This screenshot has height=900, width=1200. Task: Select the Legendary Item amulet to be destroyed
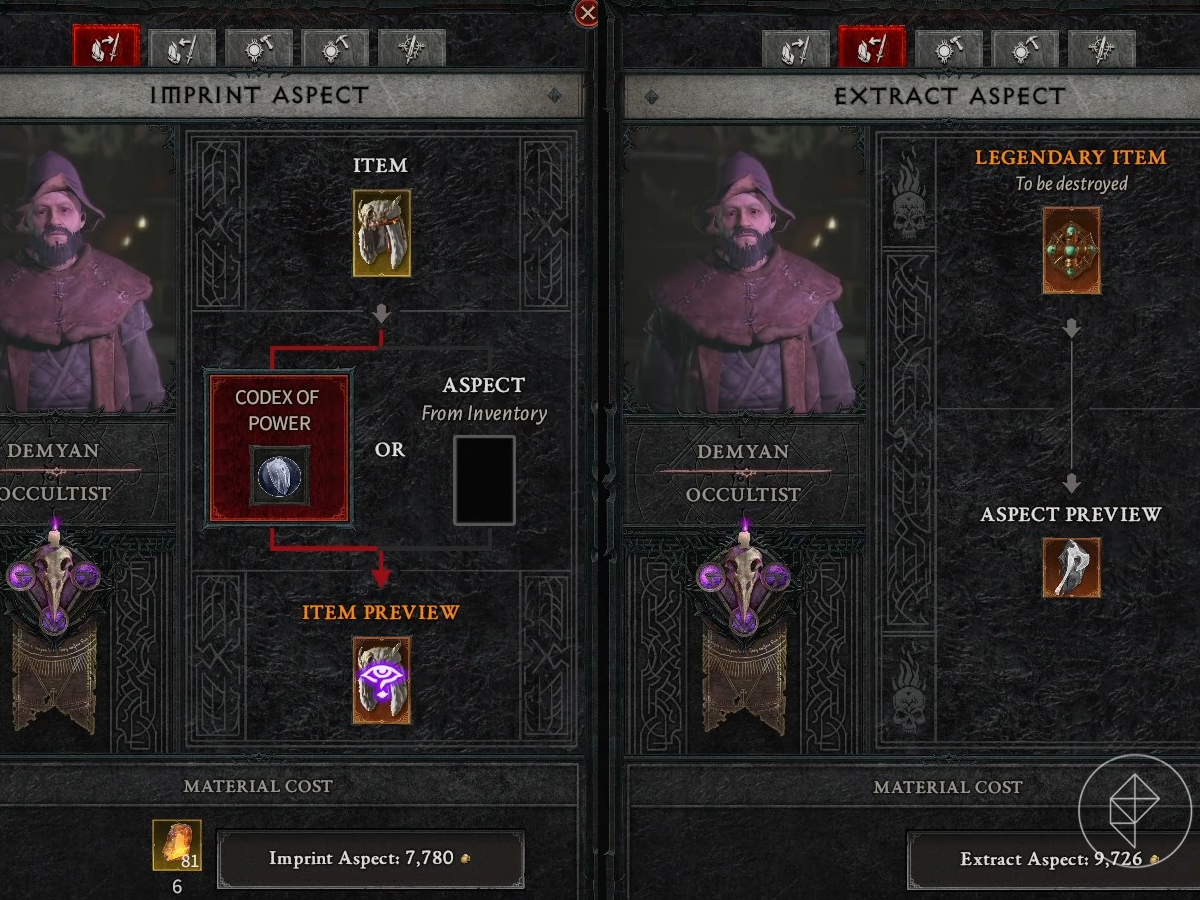pyautogui.click(x=1071, y=250)
